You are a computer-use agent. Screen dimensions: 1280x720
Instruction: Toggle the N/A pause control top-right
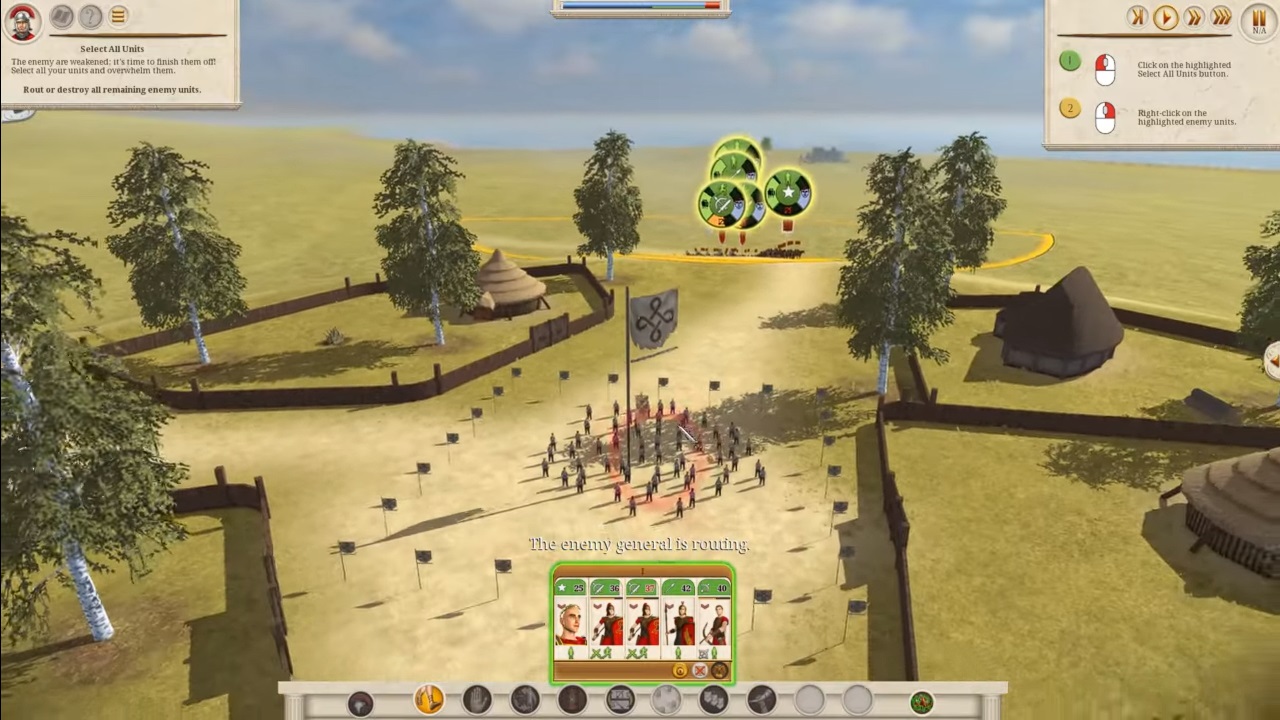1258,20
